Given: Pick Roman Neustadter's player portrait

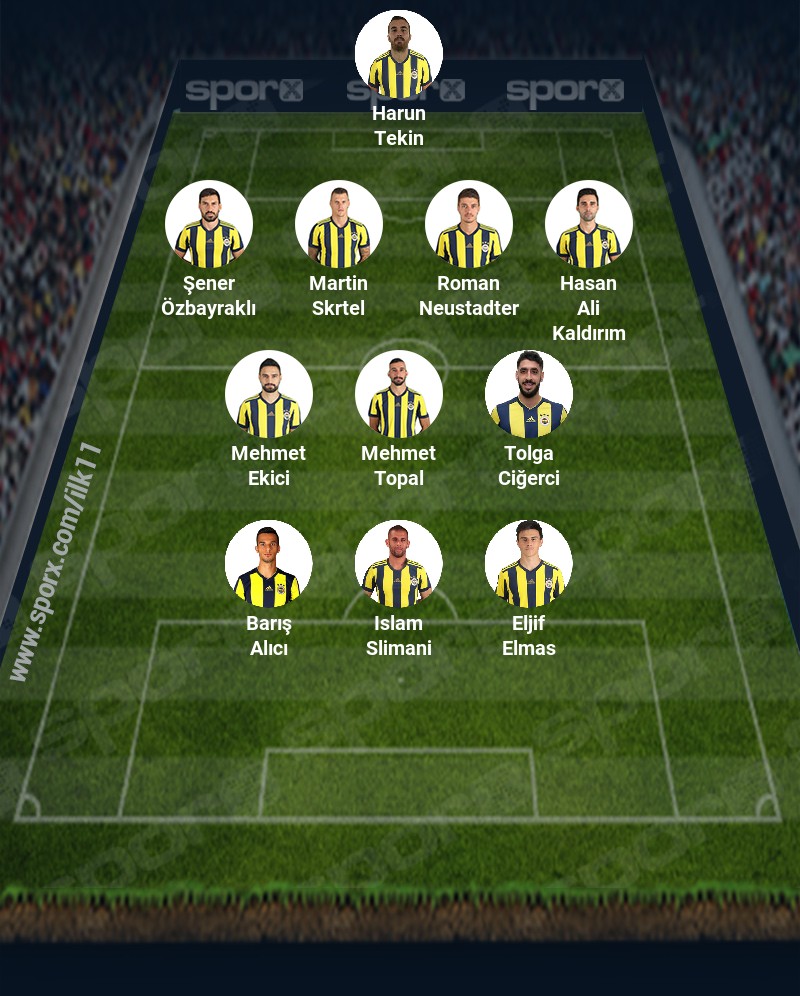Looking at the screenshot, I should [x=469, y=224].
